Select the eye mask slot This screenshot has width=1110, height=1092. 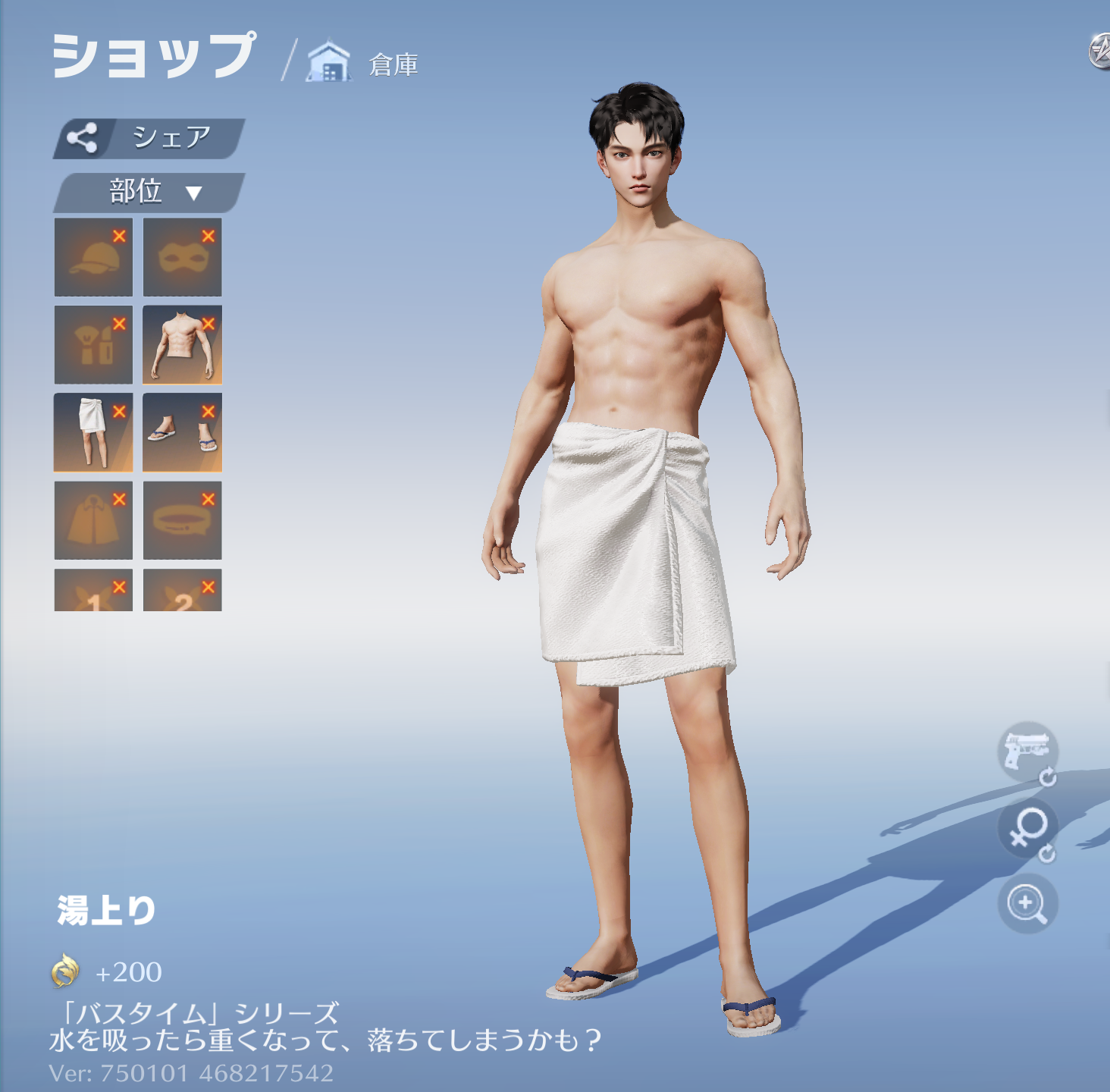tap(182, 258)
